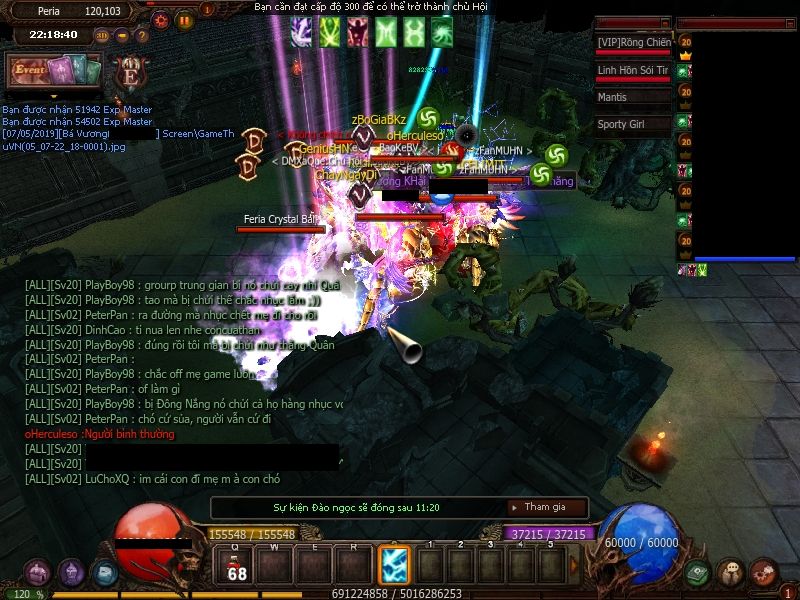Open the purple helmet character icon

tap(71, 572)
